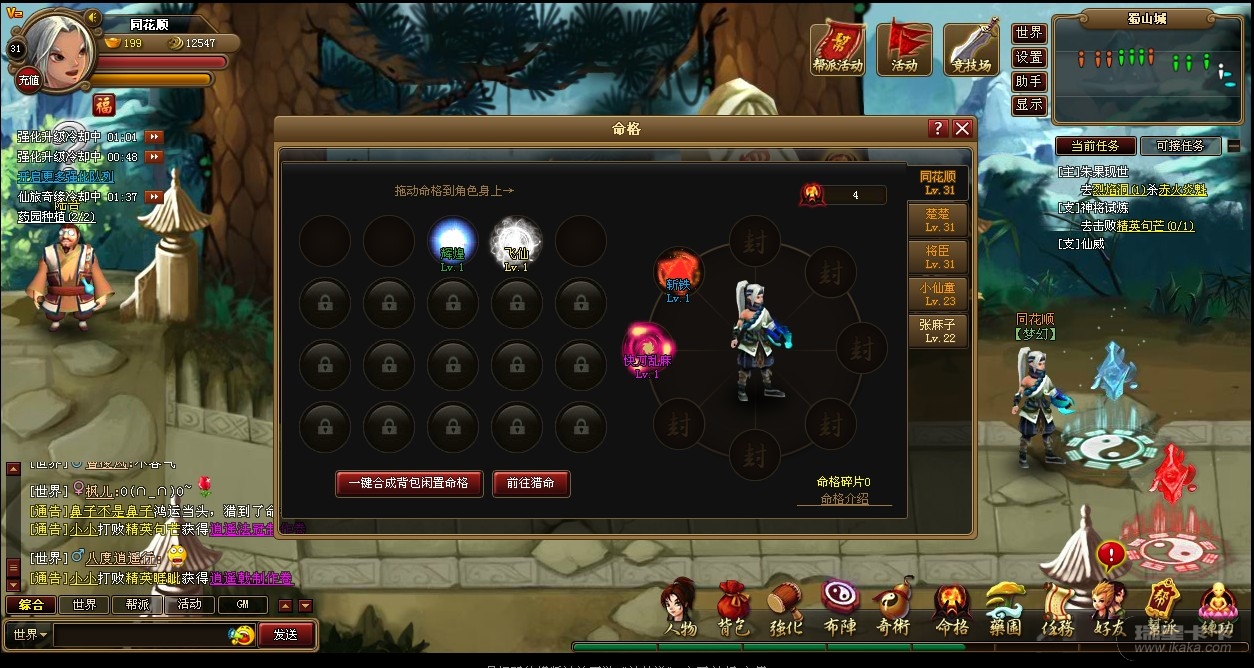Select the 楚楚 character tab
The image size is (1254, 668).
(x=938, y=220)
